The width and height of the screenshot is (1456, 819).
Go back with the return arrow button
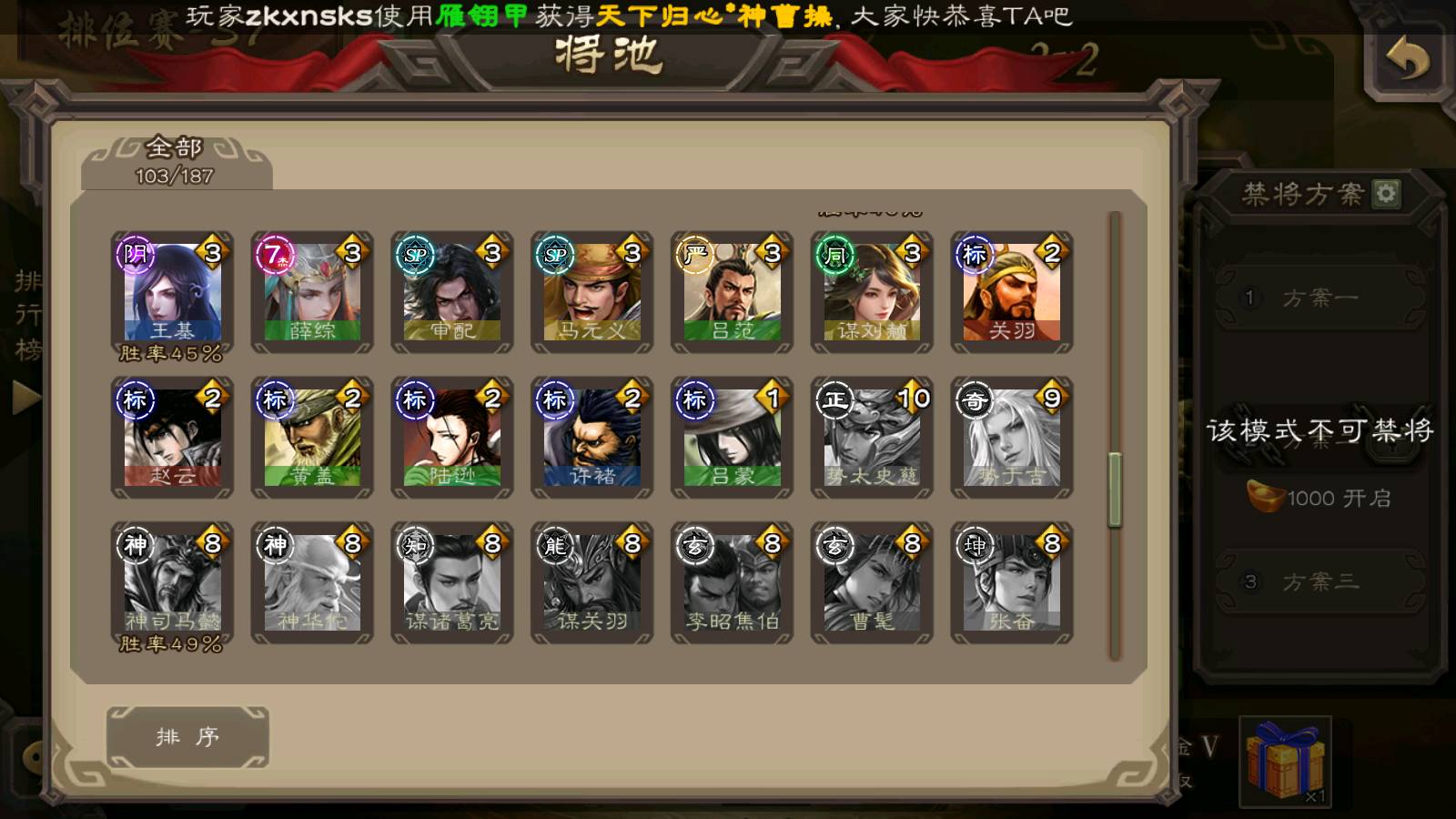click(x=1407, y=62)
